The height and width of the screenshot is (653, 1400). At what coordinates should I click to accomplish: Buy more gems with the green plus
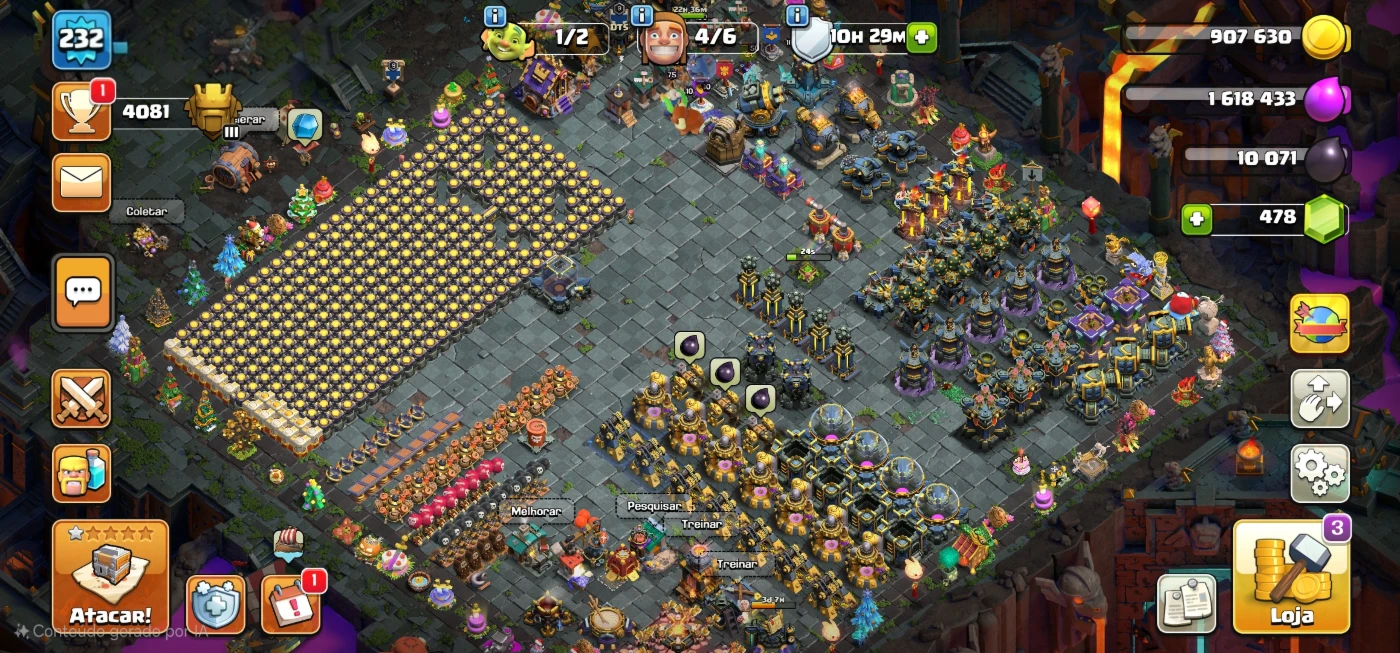click(1196, 218)
